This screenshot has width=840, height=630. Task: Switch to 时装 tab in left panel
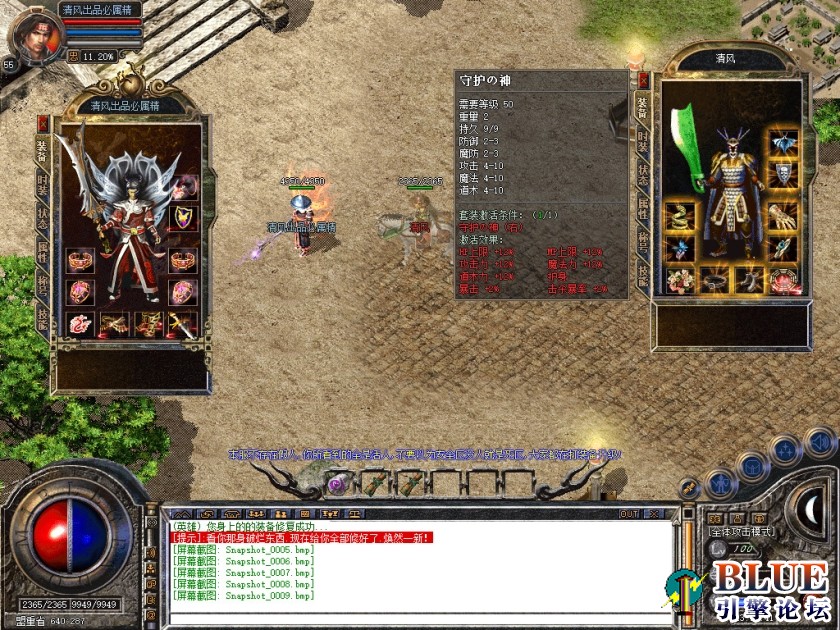42,183
